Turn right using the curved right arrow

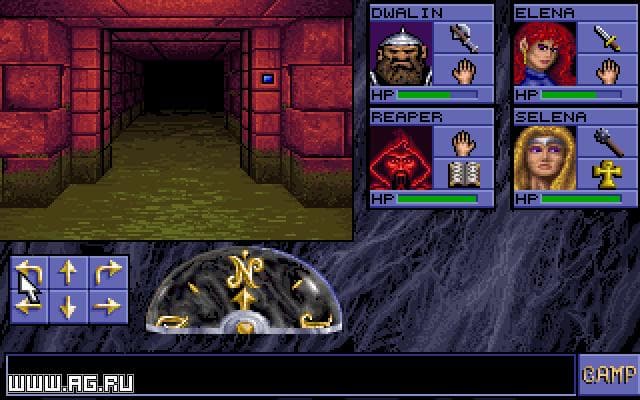107,272
